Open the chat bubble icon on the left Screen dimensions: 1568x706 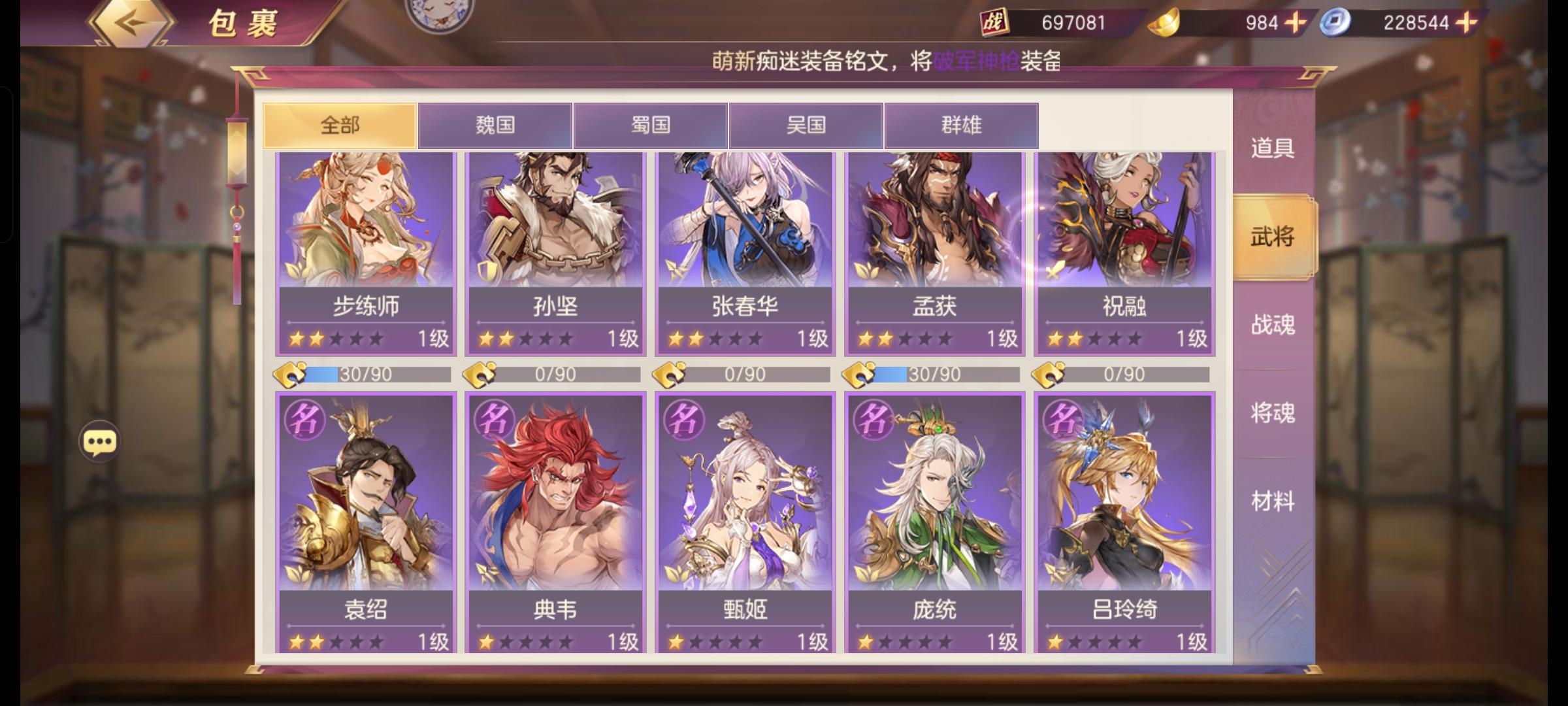99,442
